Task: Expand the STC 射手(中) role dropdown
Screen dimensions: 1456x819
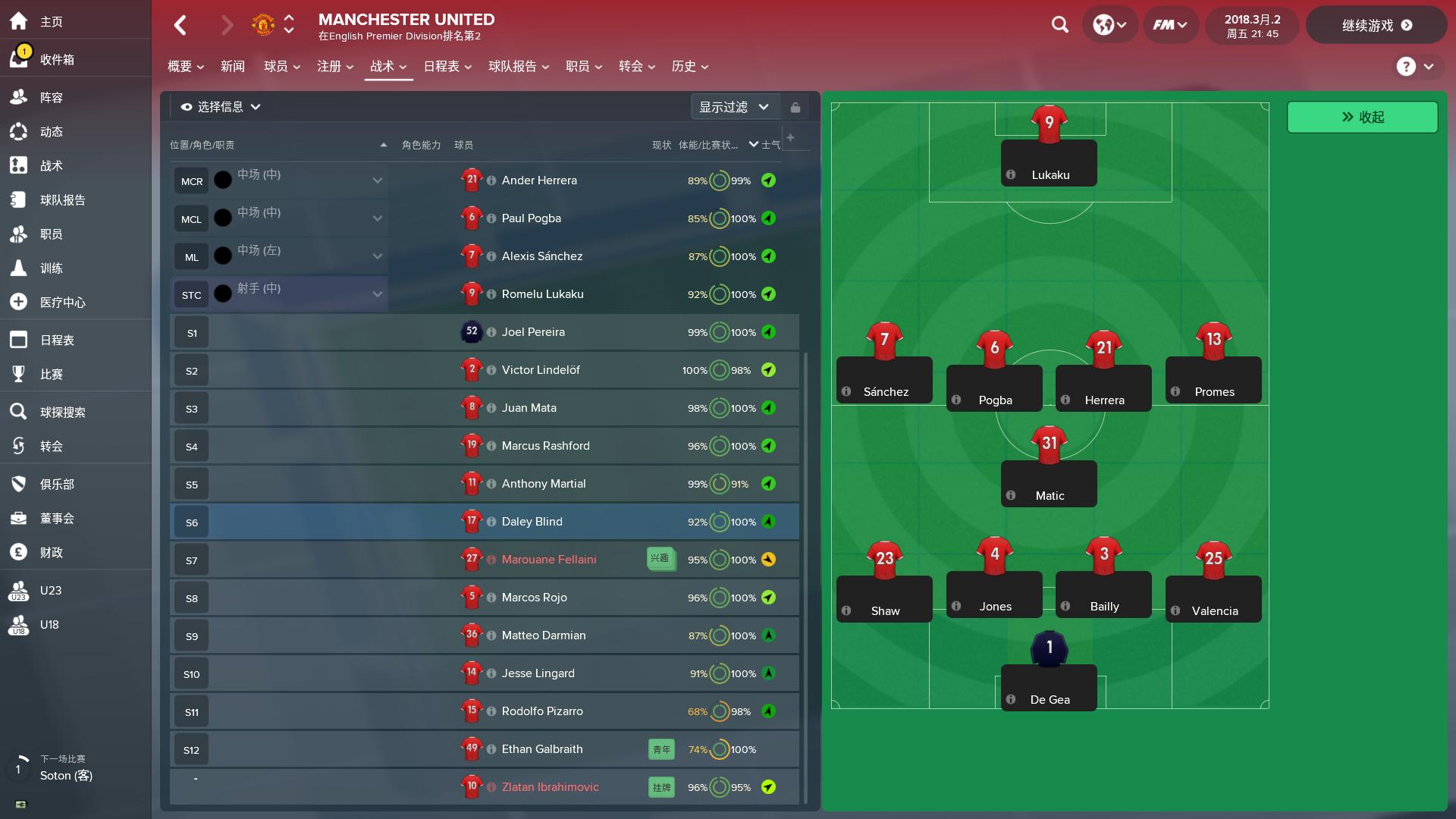Action: click(x=377, y=293)
